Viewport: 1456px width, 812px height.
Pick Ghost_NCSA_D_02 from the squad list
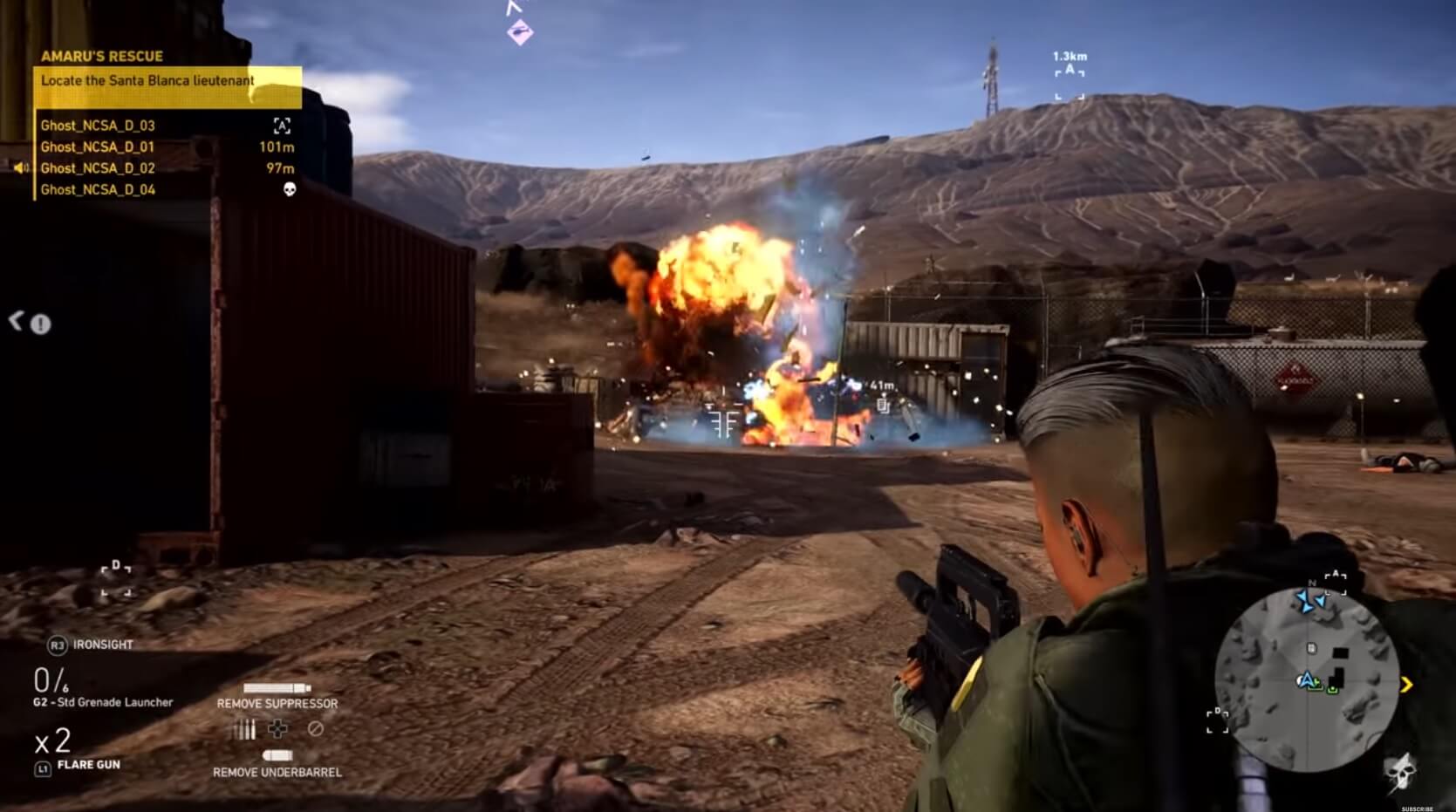coord(98,168)
